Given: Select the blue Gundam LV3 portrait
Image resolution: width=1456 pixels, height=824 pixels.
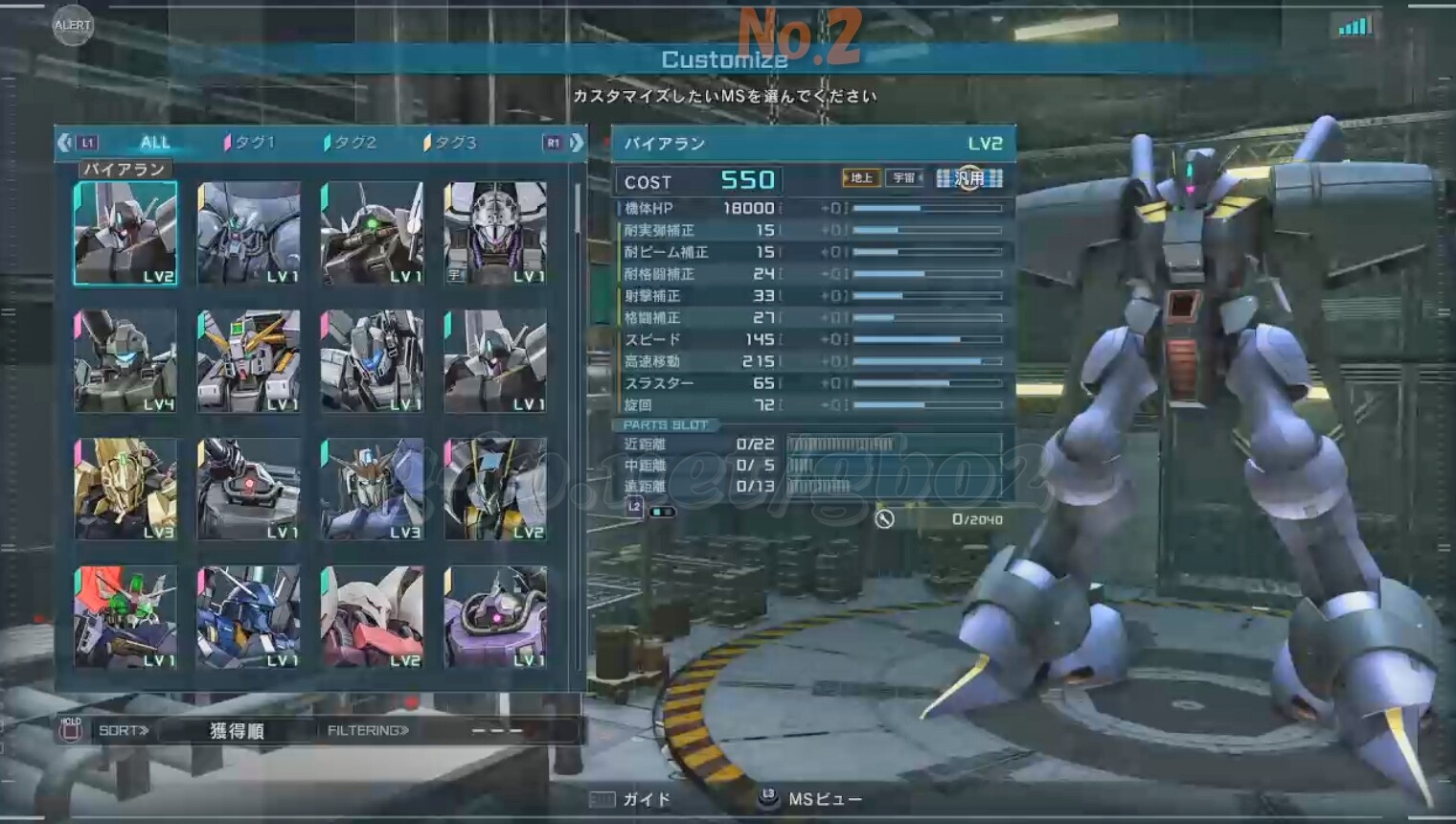Looking at the screenshot, I should point(372,489).
